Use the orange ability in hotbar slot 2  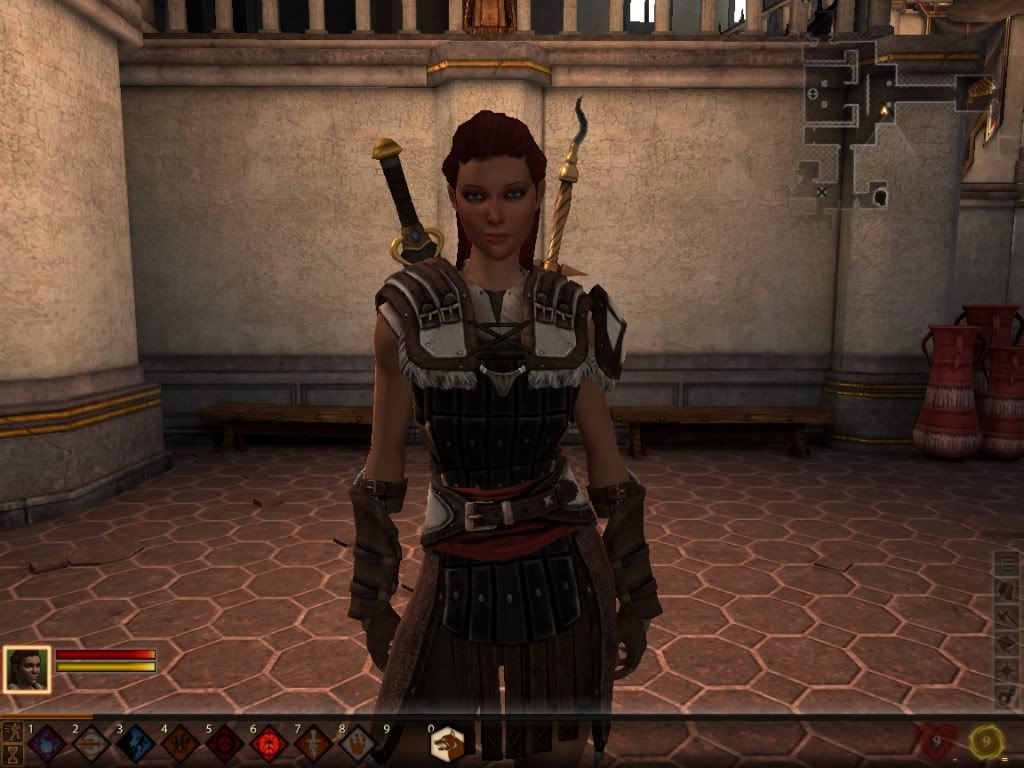pyautogui.click(x=91, y=744)
